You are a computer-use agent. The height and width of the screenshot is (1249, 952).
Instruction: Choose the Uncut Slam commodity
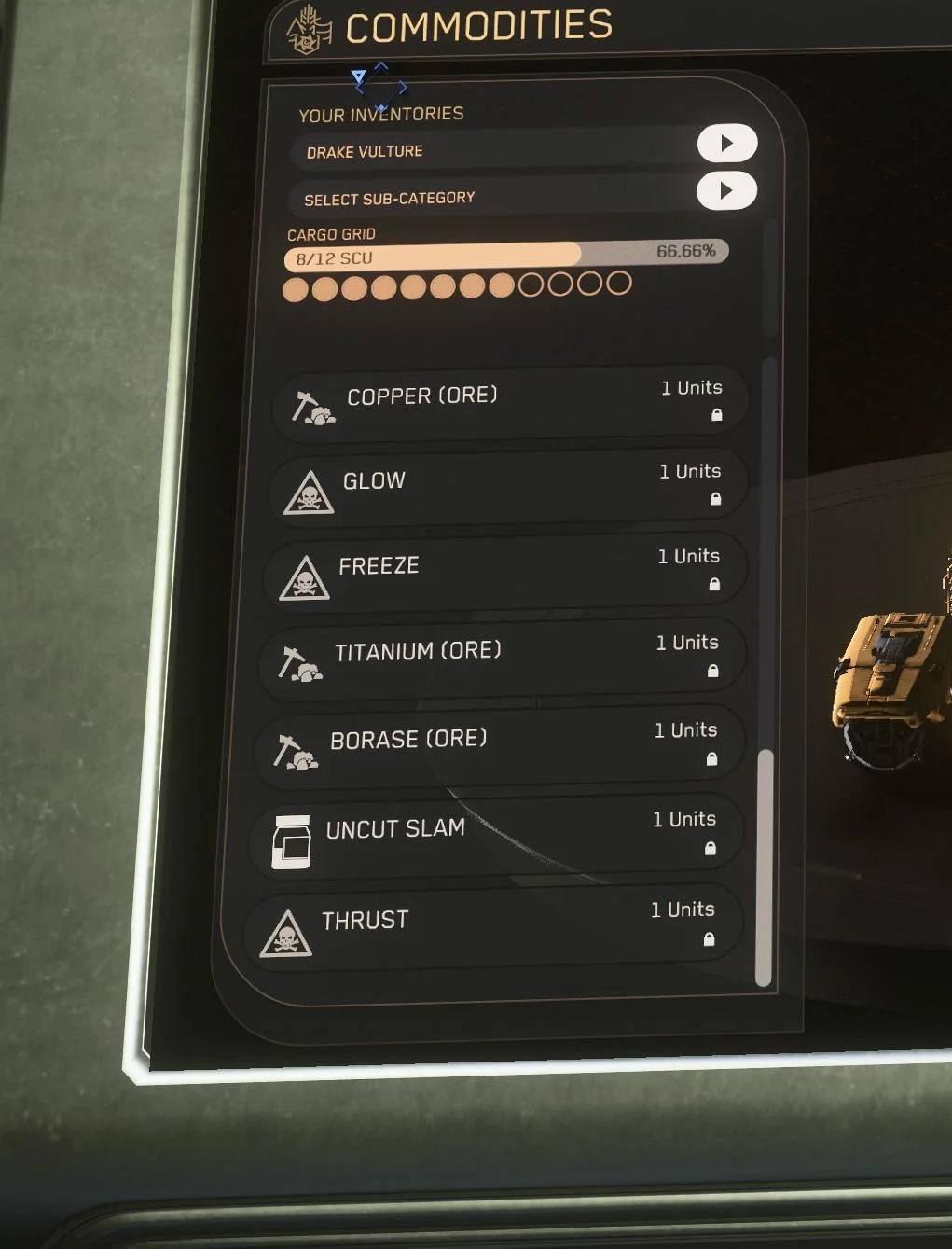point(496,834)
